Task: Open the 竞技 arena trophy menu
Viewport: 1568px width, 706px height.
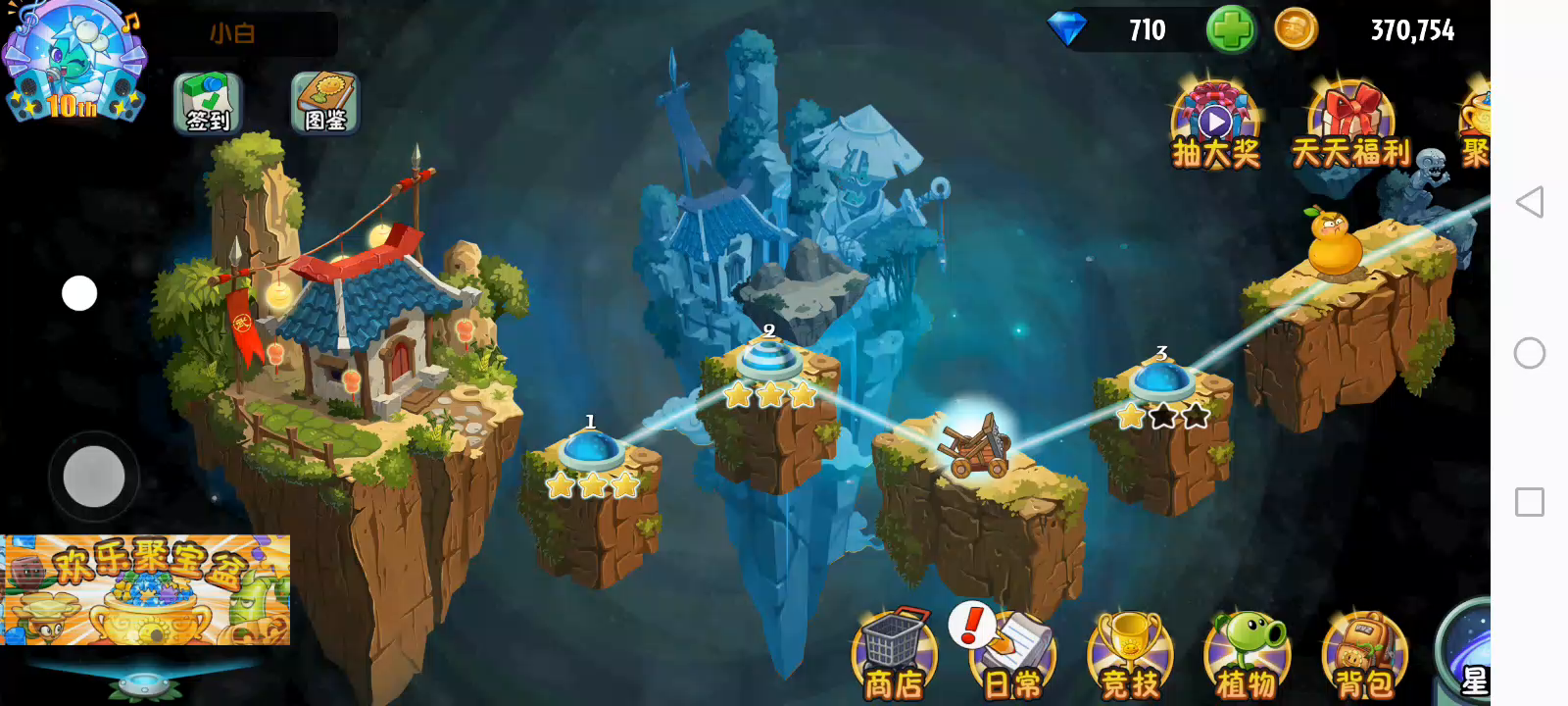Action: (x=1130, y=657)
